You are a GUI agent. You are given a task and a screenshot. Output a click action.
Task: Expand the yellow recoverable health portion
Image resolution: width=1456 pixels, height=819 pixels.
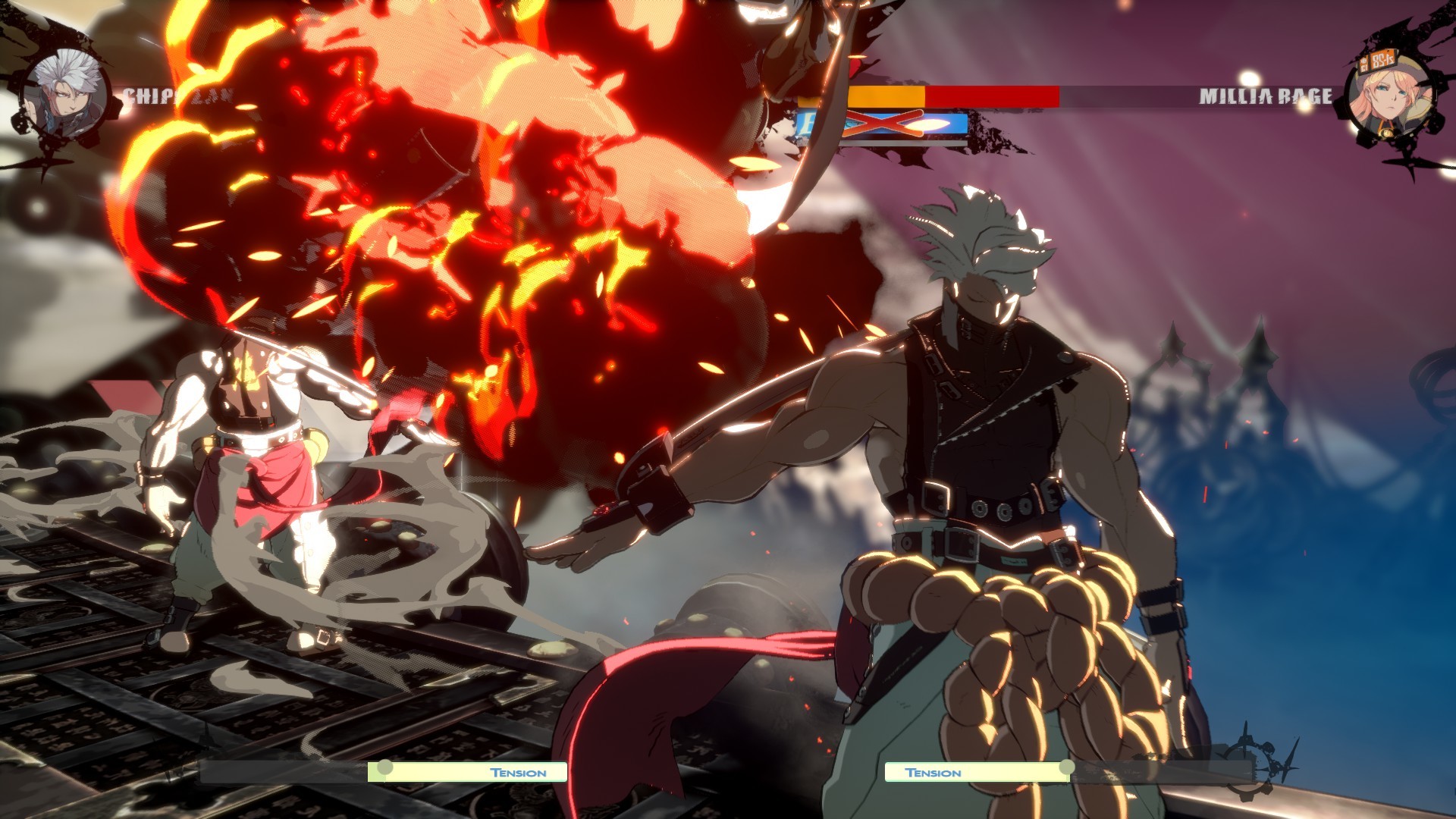click(x=887, y=97)
